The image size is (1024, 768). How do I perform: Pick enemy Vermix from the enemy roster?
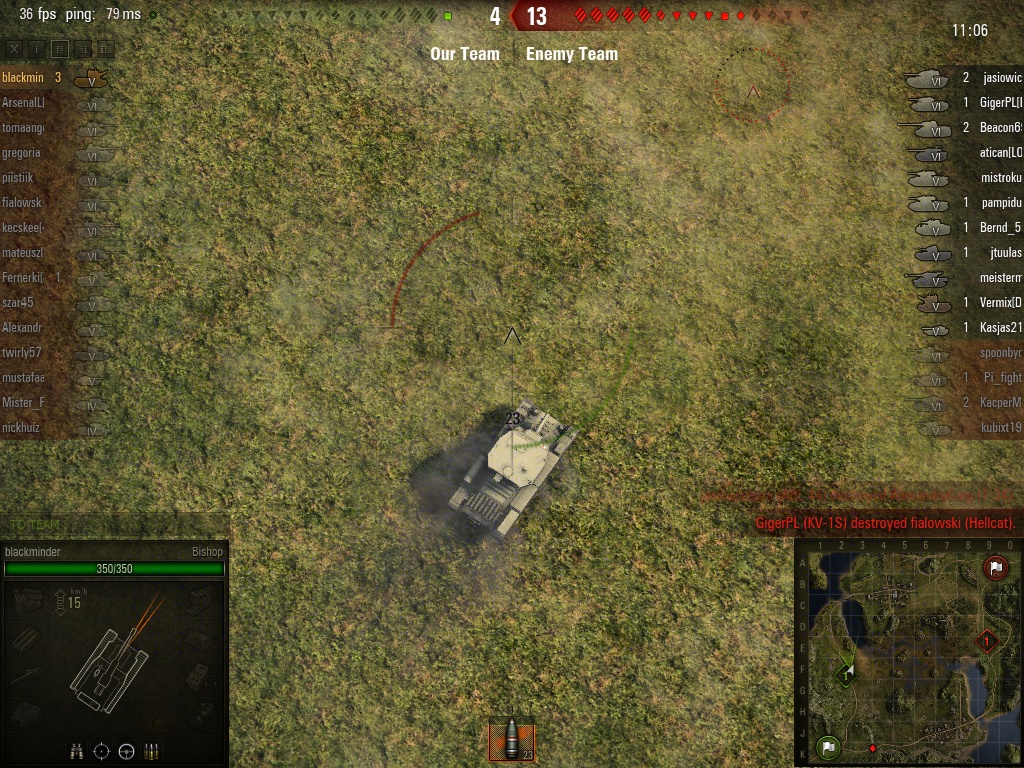coord(1001,302)
